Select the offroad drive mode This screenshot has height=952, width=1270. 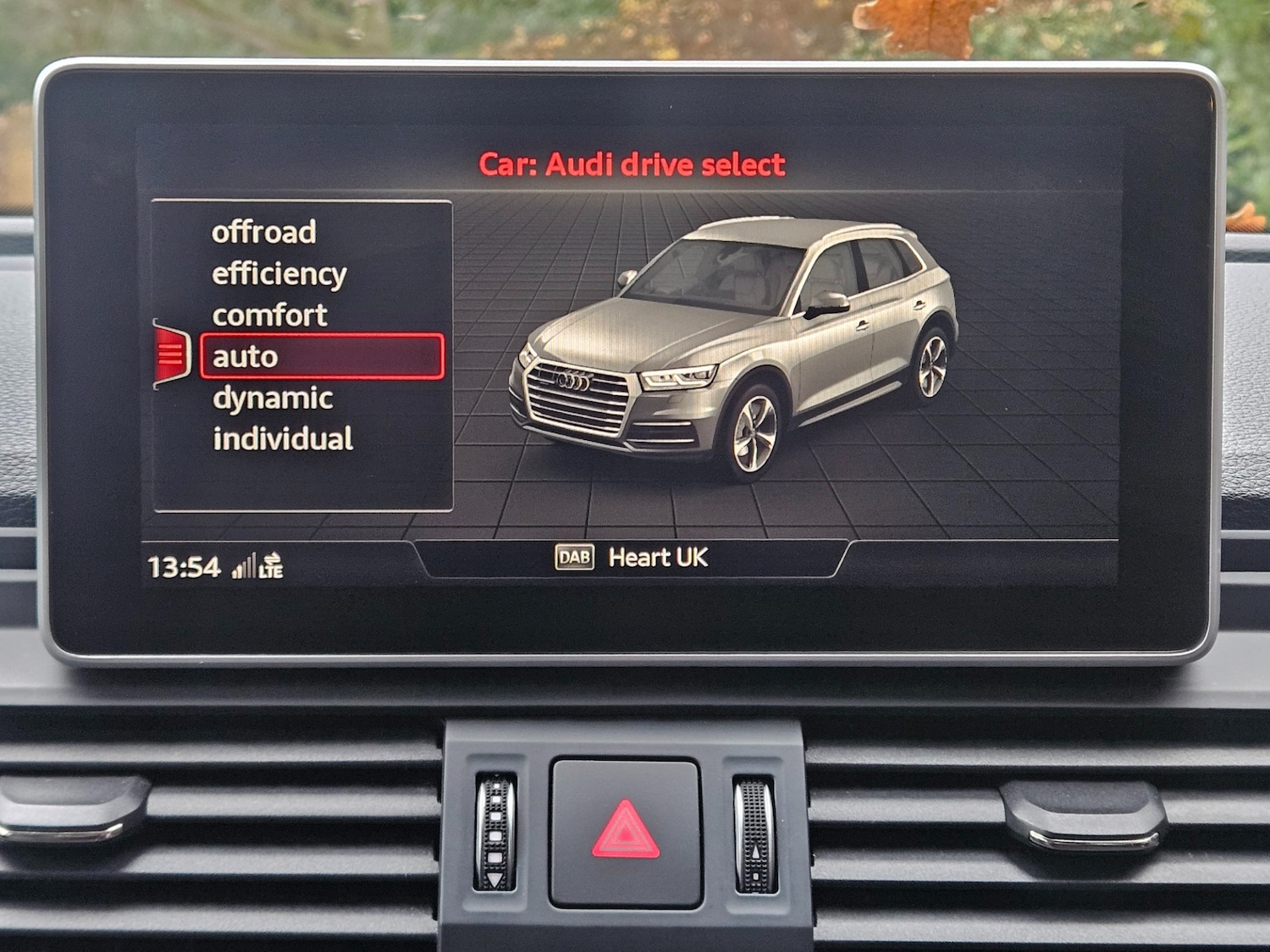point(265,231)
